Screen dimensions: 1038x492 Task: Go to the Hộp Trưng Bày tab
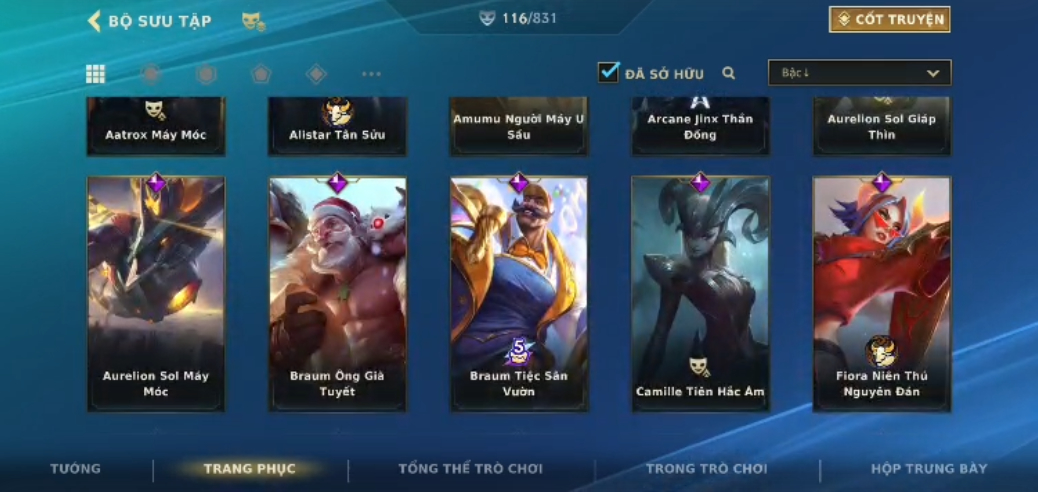click(929, 469)
